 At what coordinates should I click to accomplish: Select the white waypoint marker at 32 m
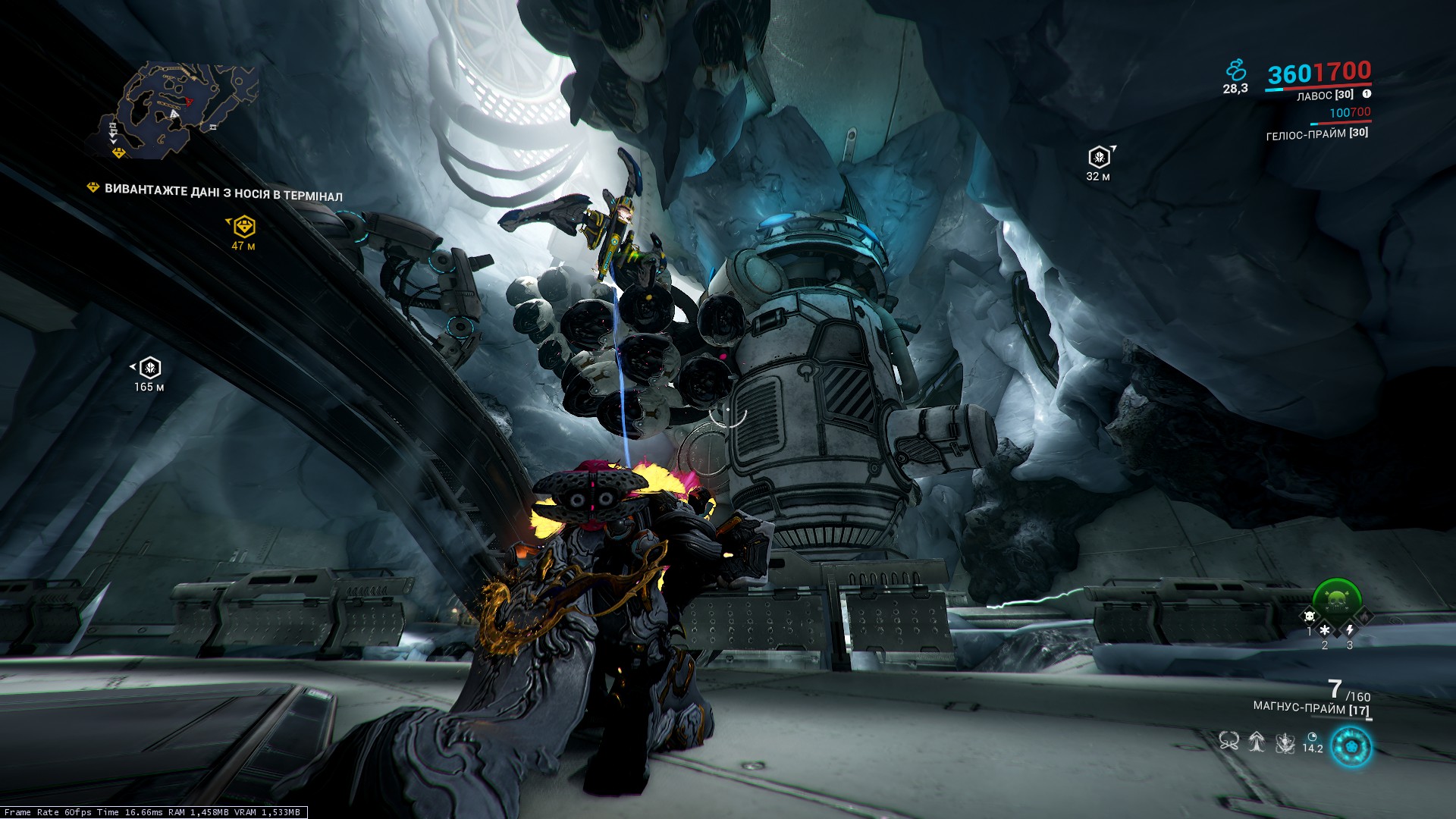[x=1099, y=158]
